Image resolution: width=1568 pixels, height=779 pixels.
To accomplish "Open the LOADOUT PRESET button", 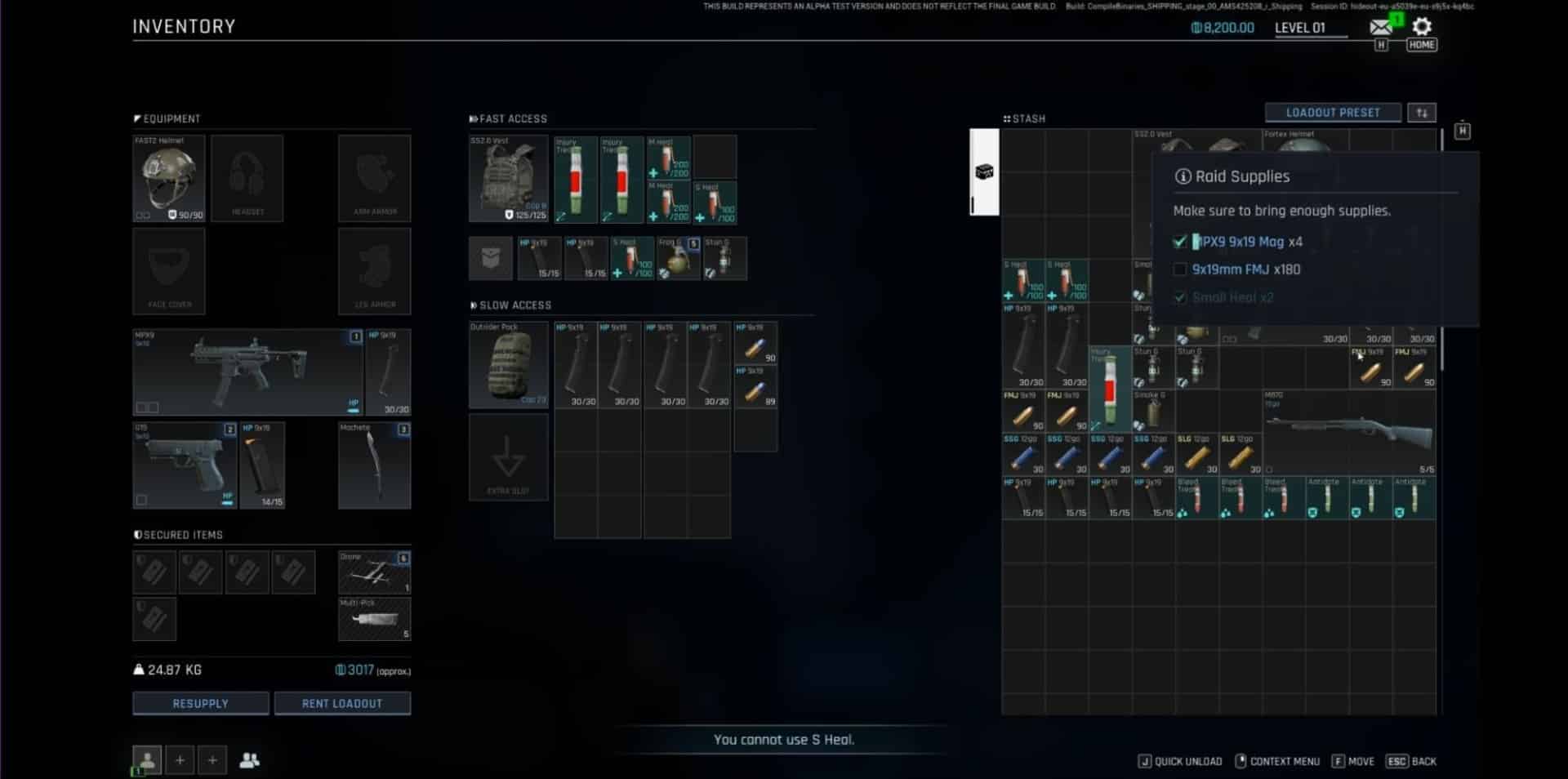I will 1334,112.
